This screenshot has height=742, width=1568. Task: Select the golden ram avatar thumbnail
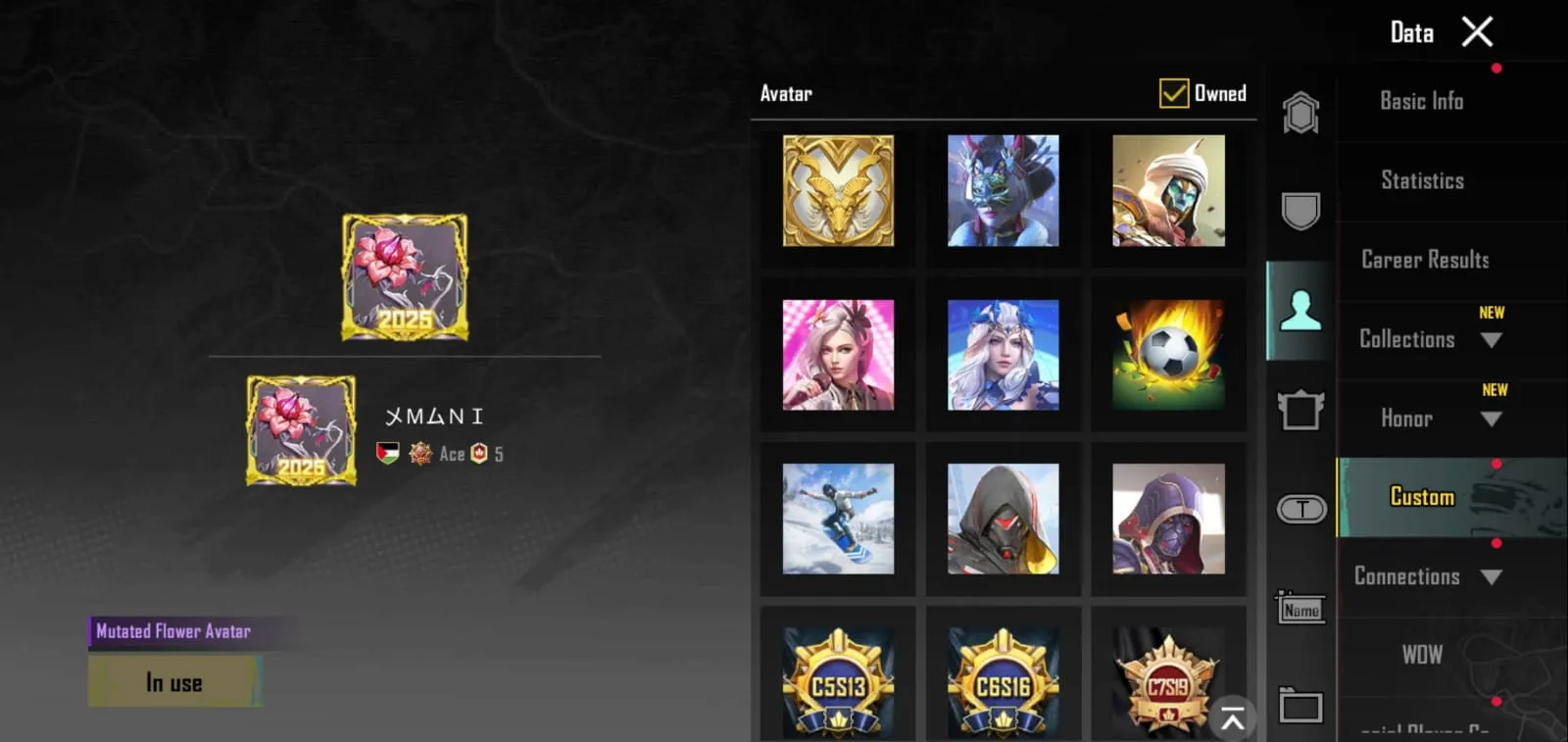click(x=838, y=191)
